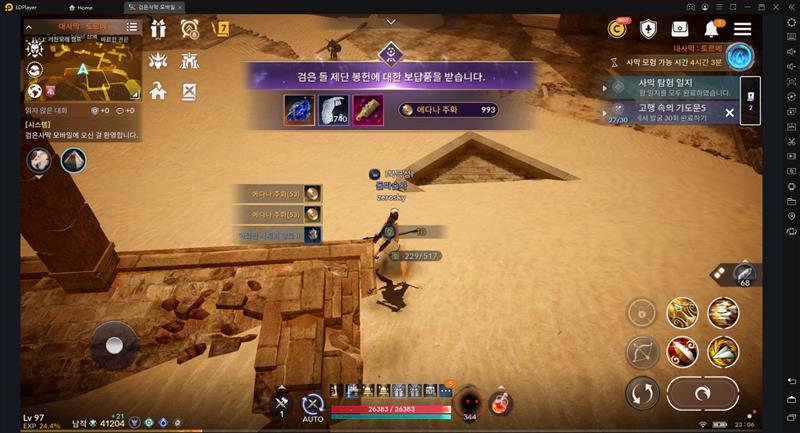Open the notification bell alerts
The image size is (800, 433).
[x=712, y=29]
